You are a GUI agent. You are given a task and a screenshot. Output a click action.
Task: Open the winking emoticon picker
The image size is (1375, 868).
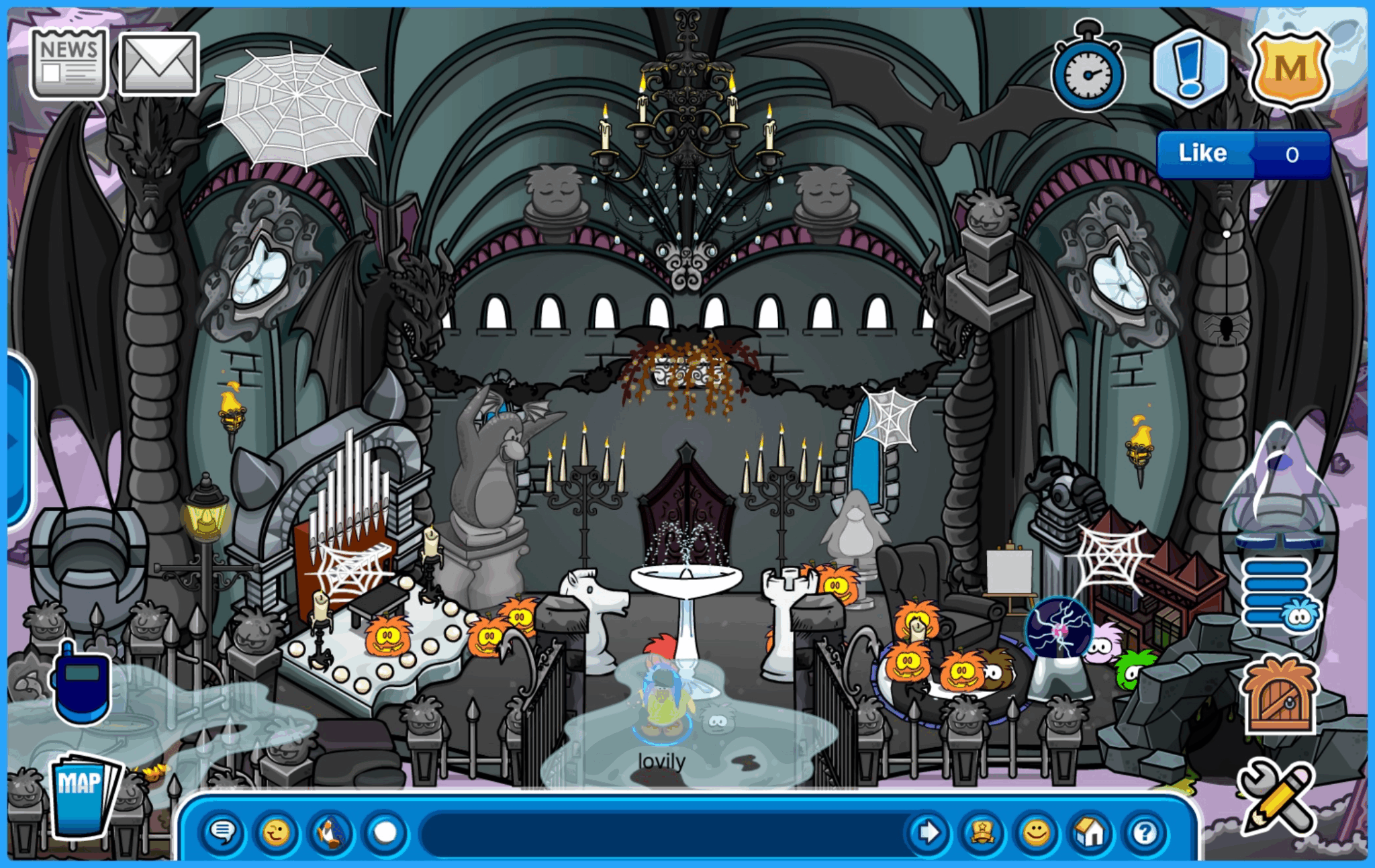[277, 832]
